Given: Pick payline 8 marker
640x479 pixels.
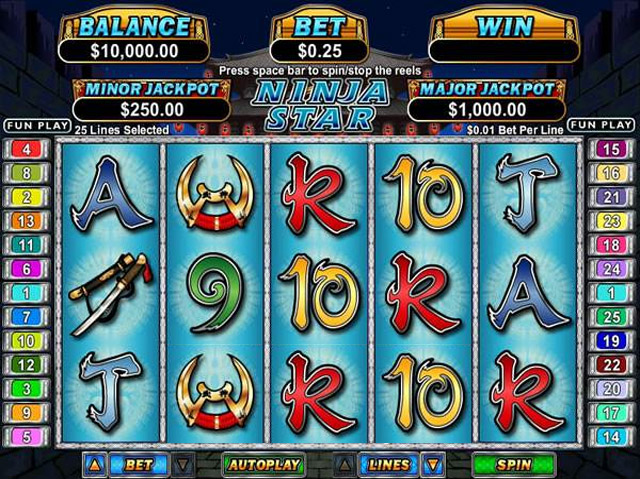Looking at the screenshot, I should 25,173.
